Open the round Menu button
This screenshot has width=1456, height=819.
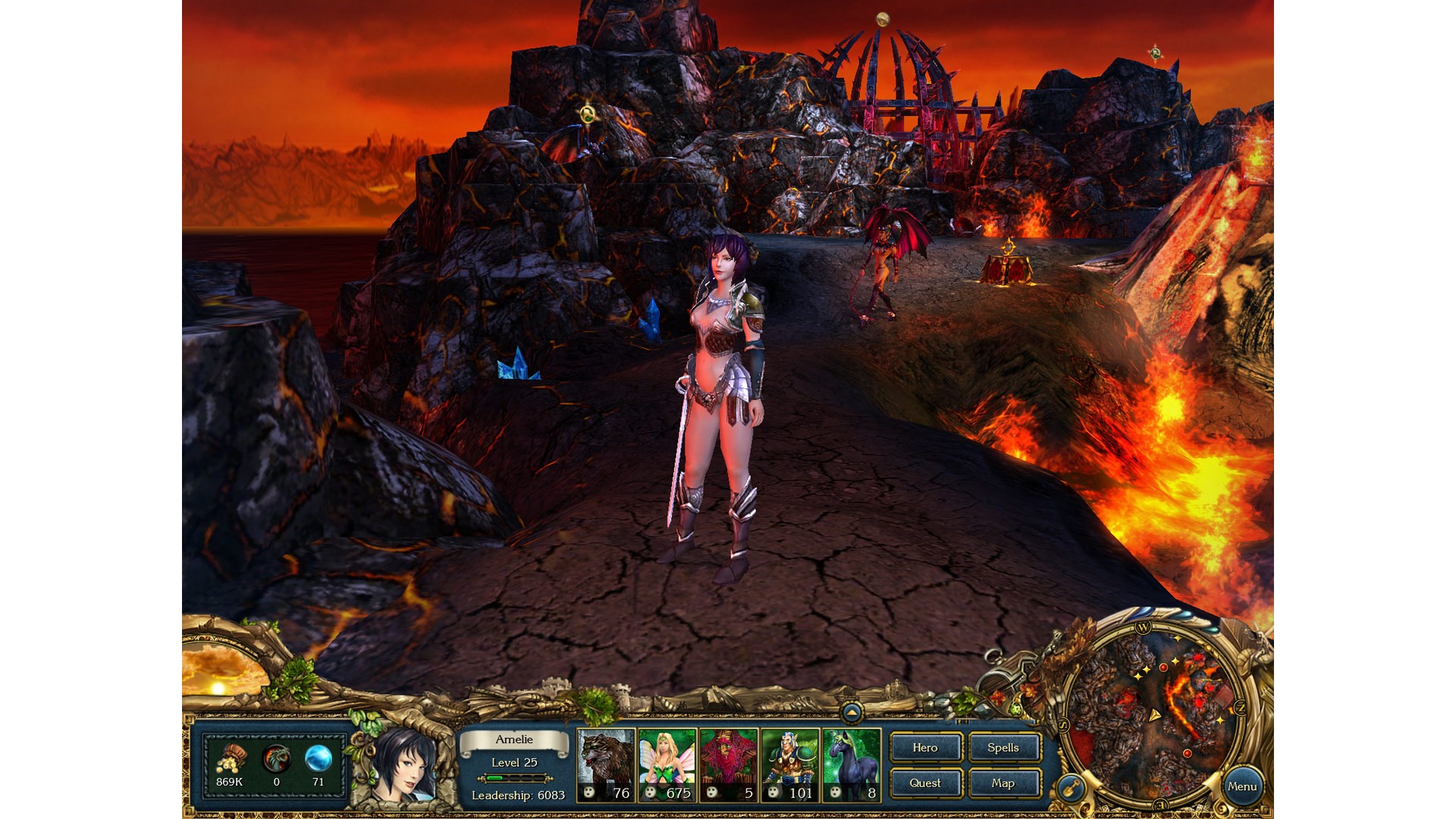click(1242, 786)
